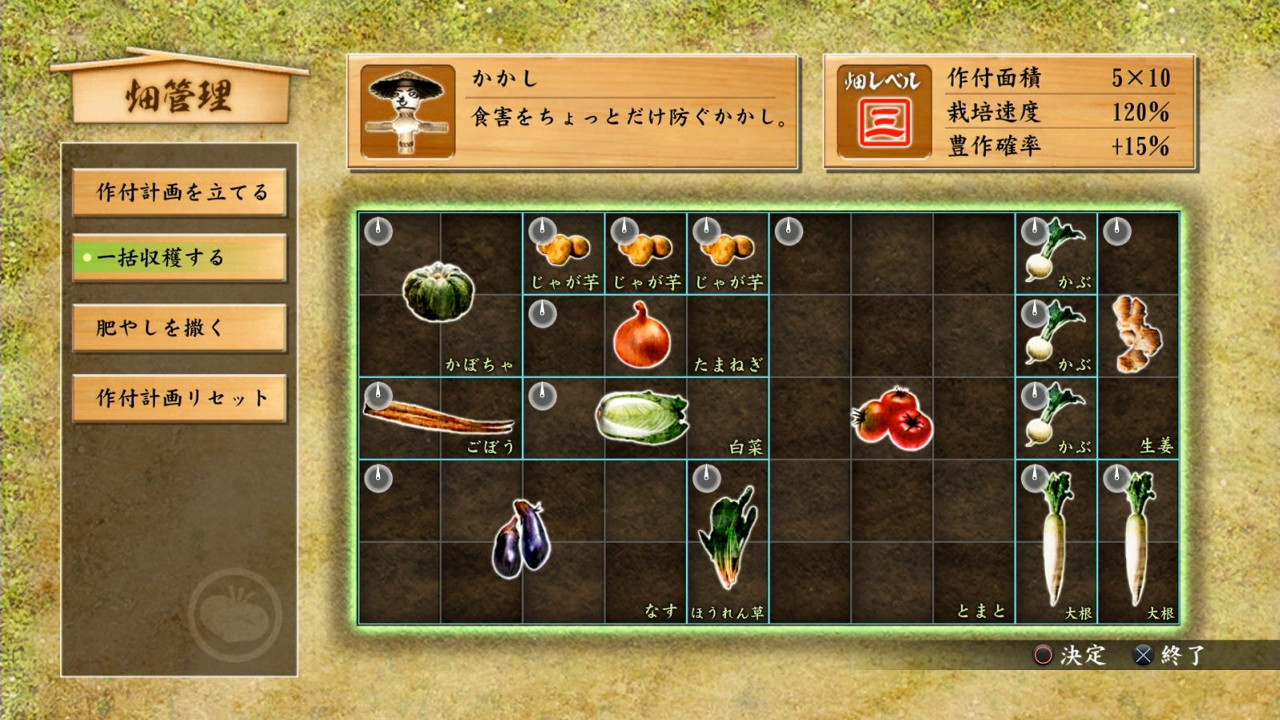Click the scarecrow (かかし) portrait icon
This screenshot has height=720, width=1280.
407,112
